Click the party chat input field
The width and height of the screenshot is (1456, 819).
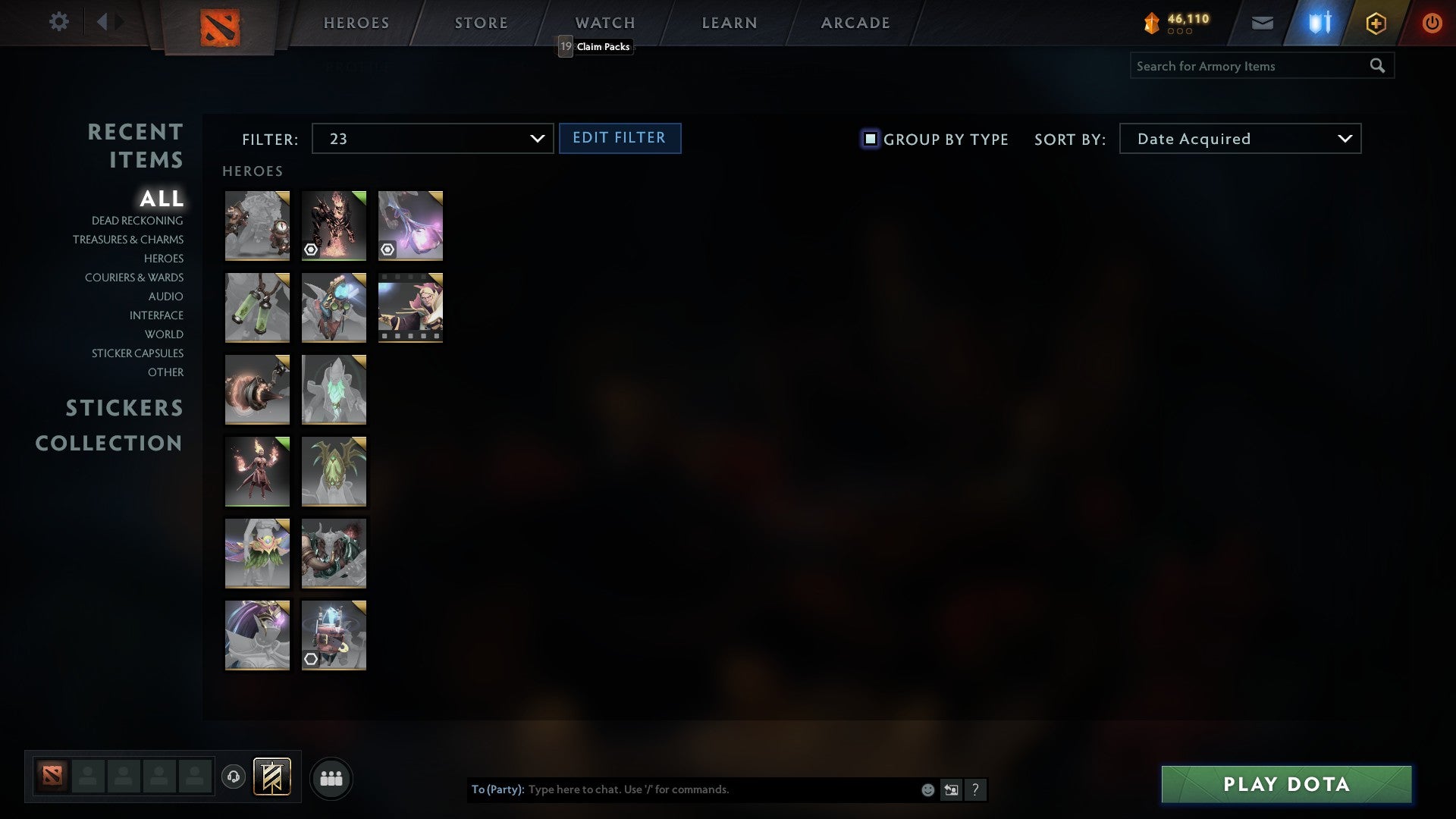pos(720,789)
